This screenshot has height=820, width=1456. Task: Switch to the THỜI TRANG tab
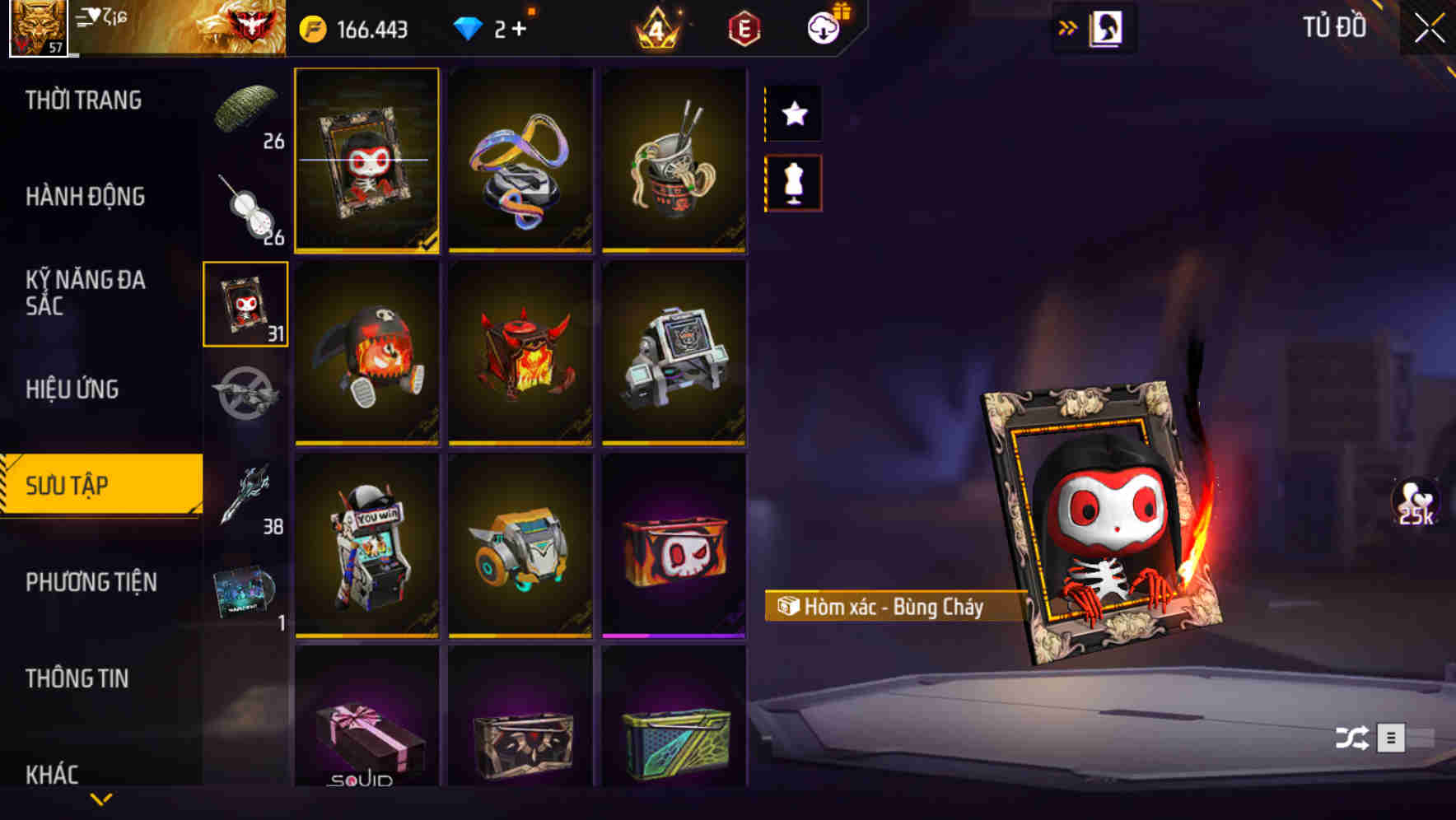pyautogui.click(x=85, y=100)
